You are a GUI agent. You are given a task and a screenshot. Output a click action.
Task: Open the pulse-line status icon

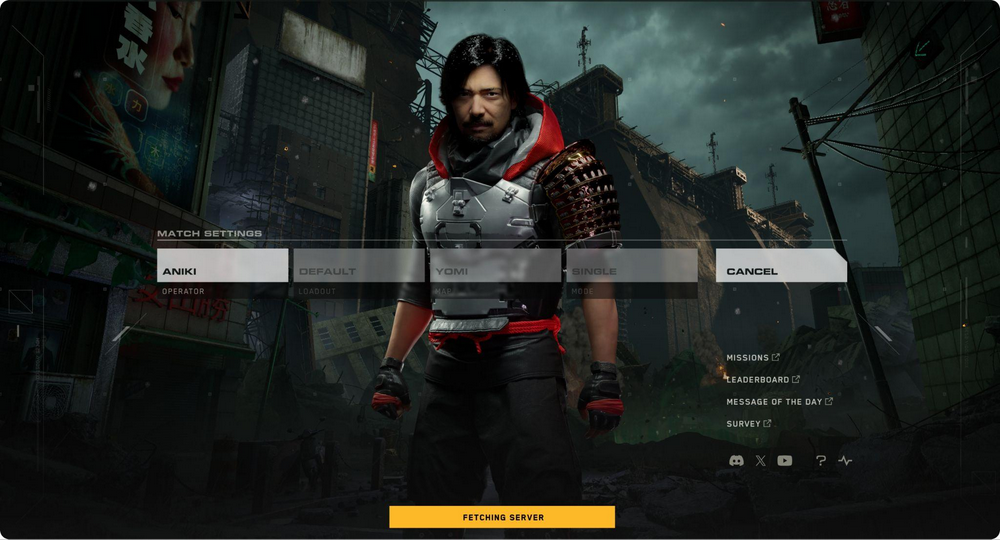pyautogui.click(x=845, y=461)
